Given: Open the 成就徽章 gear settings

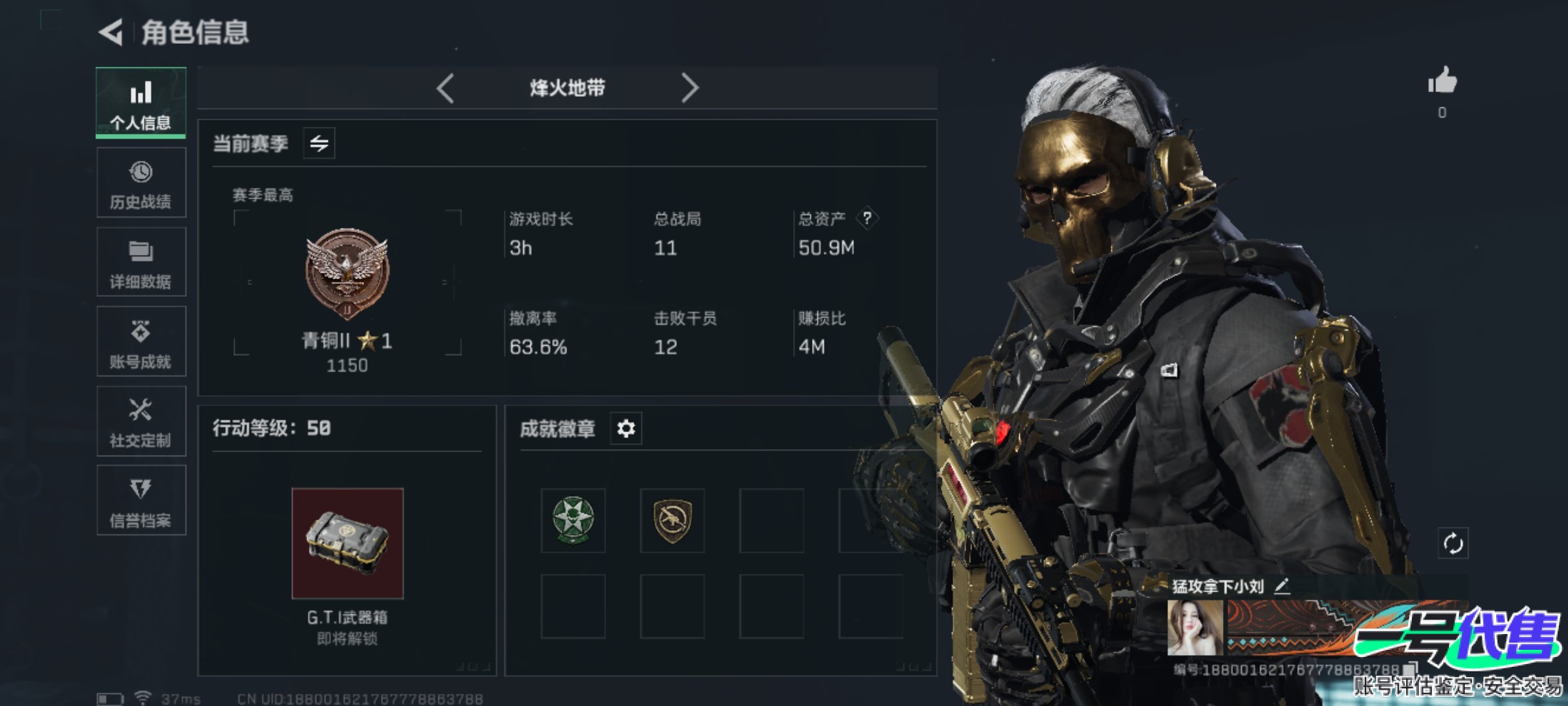Looking at the screenshot, I should [626, 429].
